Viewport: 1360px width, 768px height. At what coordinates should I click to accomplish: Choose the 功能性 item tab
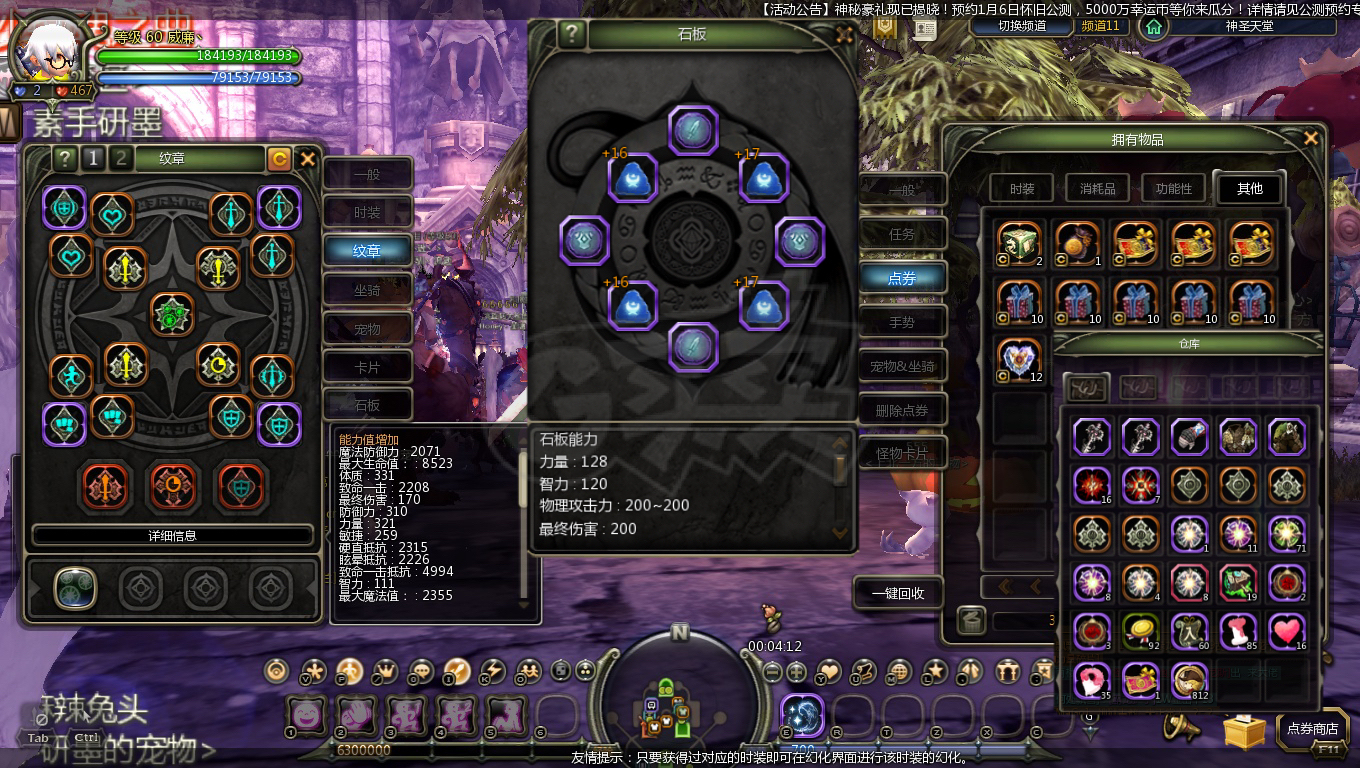[x=1173, y=188]
